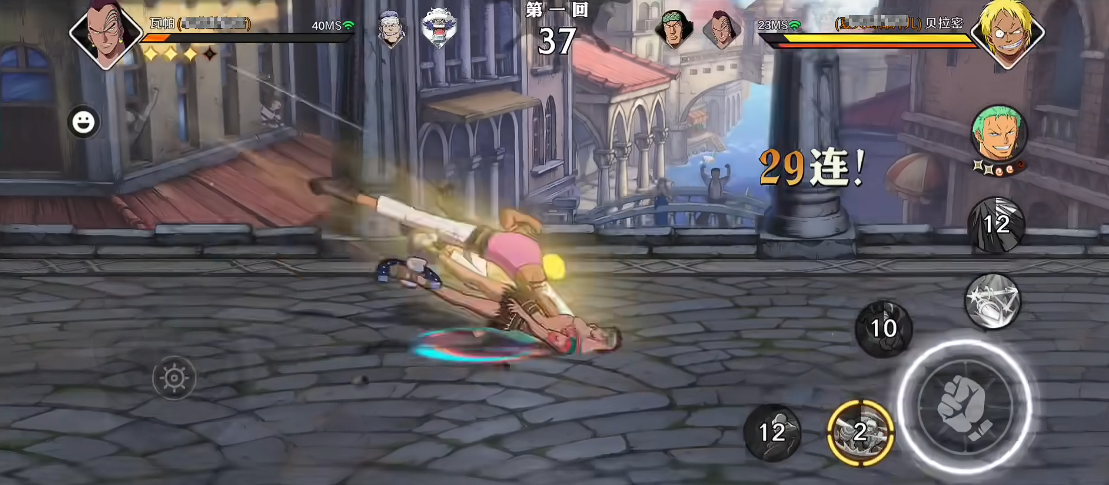This screenshot has width=1109, height=485.
Task: Open the smiley emote menu
Action: [83, 122]
